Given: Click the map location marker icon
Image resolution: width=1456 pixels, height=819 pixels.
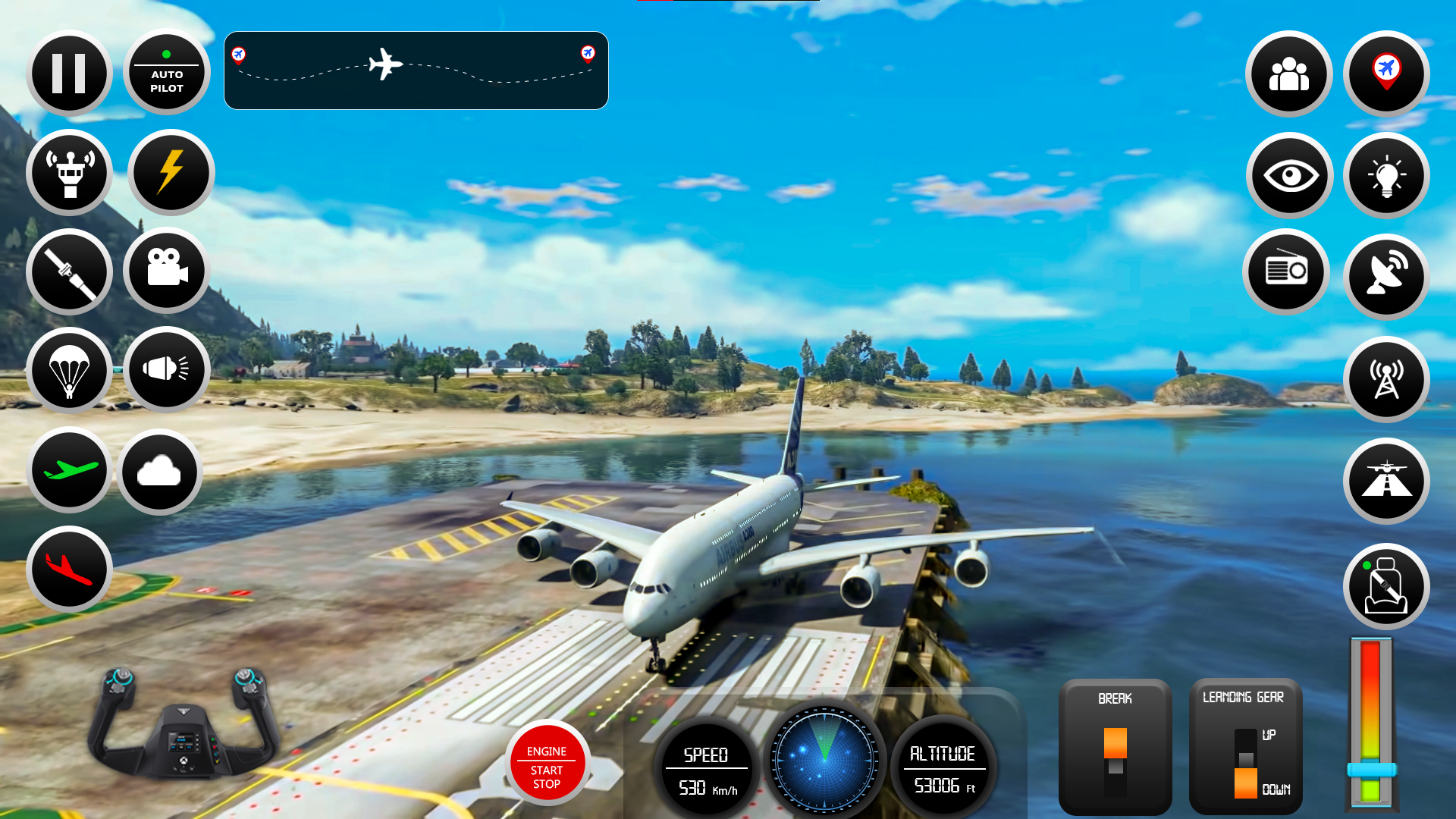Looking at the screenshot, I should (x=1386, y=74).
